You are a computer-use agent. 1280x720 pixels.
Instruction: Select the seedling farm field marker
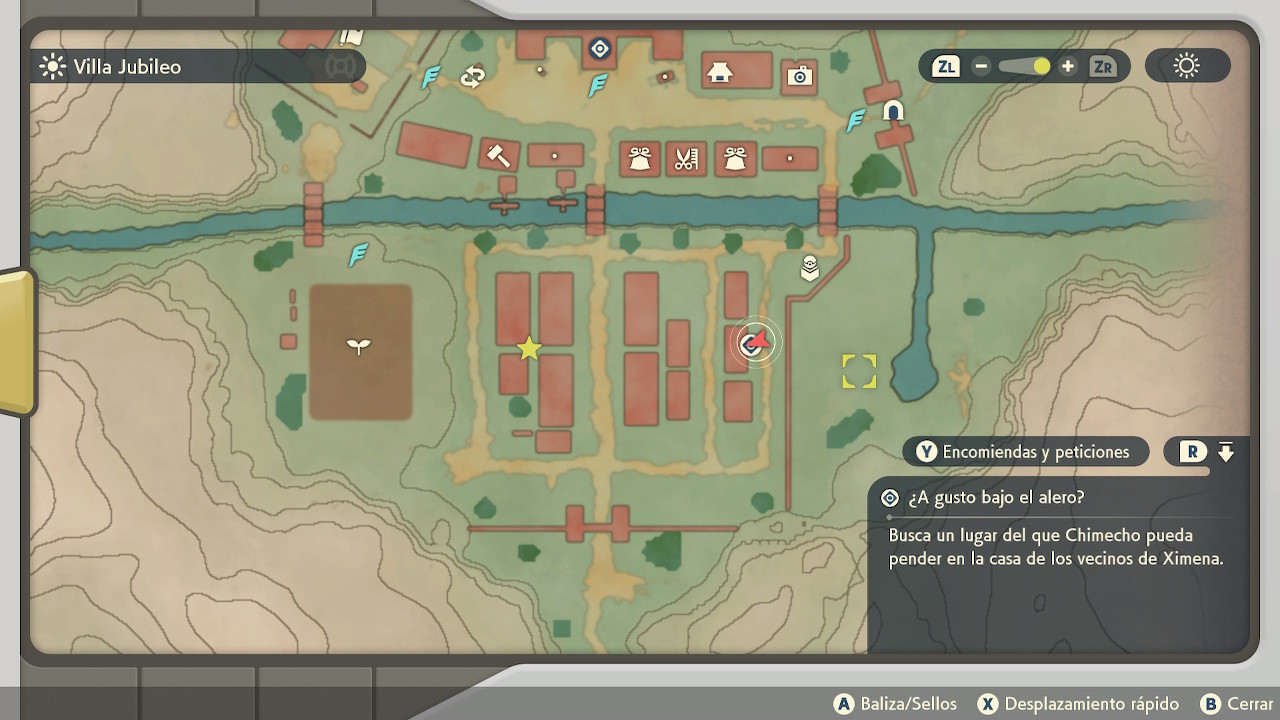pos(358,347)
